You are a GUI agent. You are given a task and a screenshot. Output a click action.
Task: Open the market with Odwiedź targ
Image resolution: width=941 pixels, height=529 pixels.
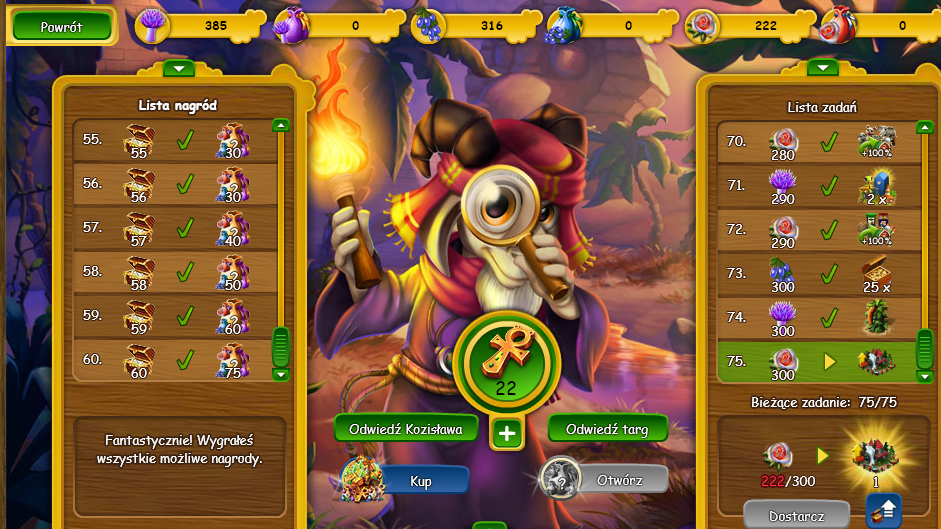(x=607, y=429)
